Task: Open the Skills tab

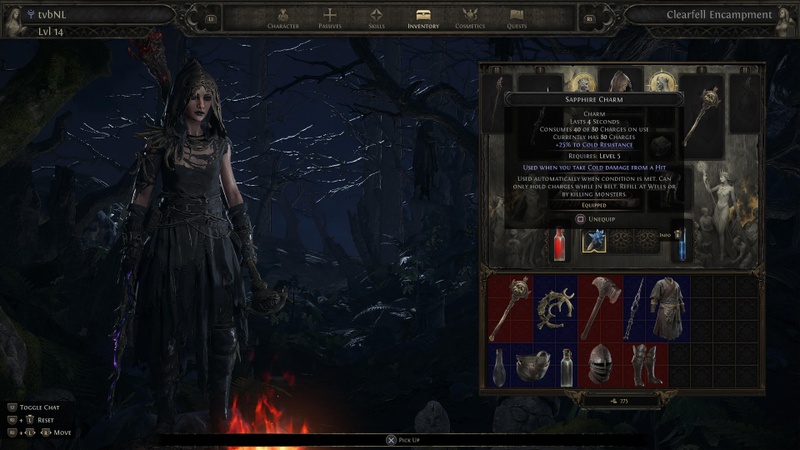Action: click(376, 17)
